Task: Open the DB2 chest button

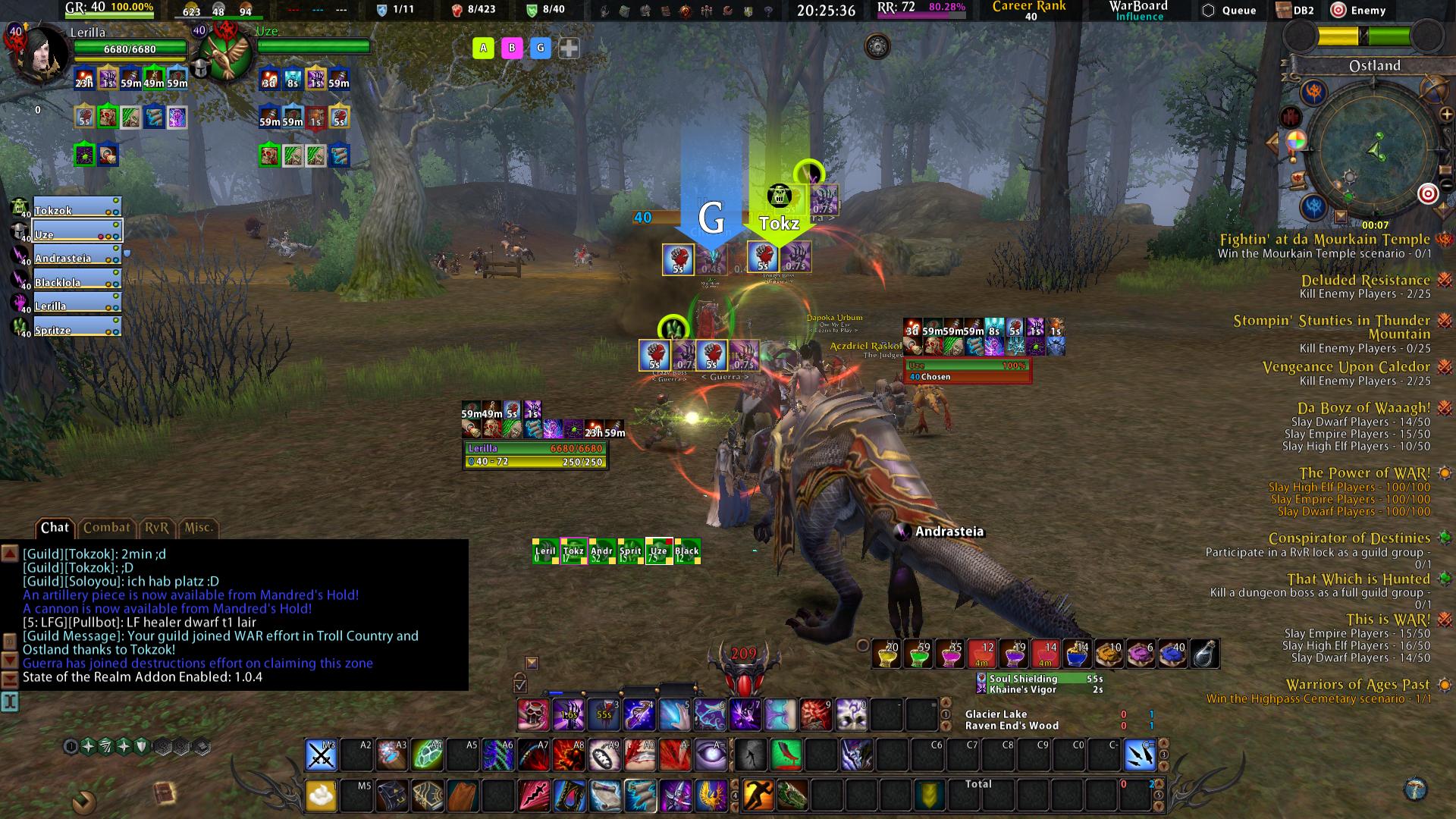Action: [x=1294, y=11]
